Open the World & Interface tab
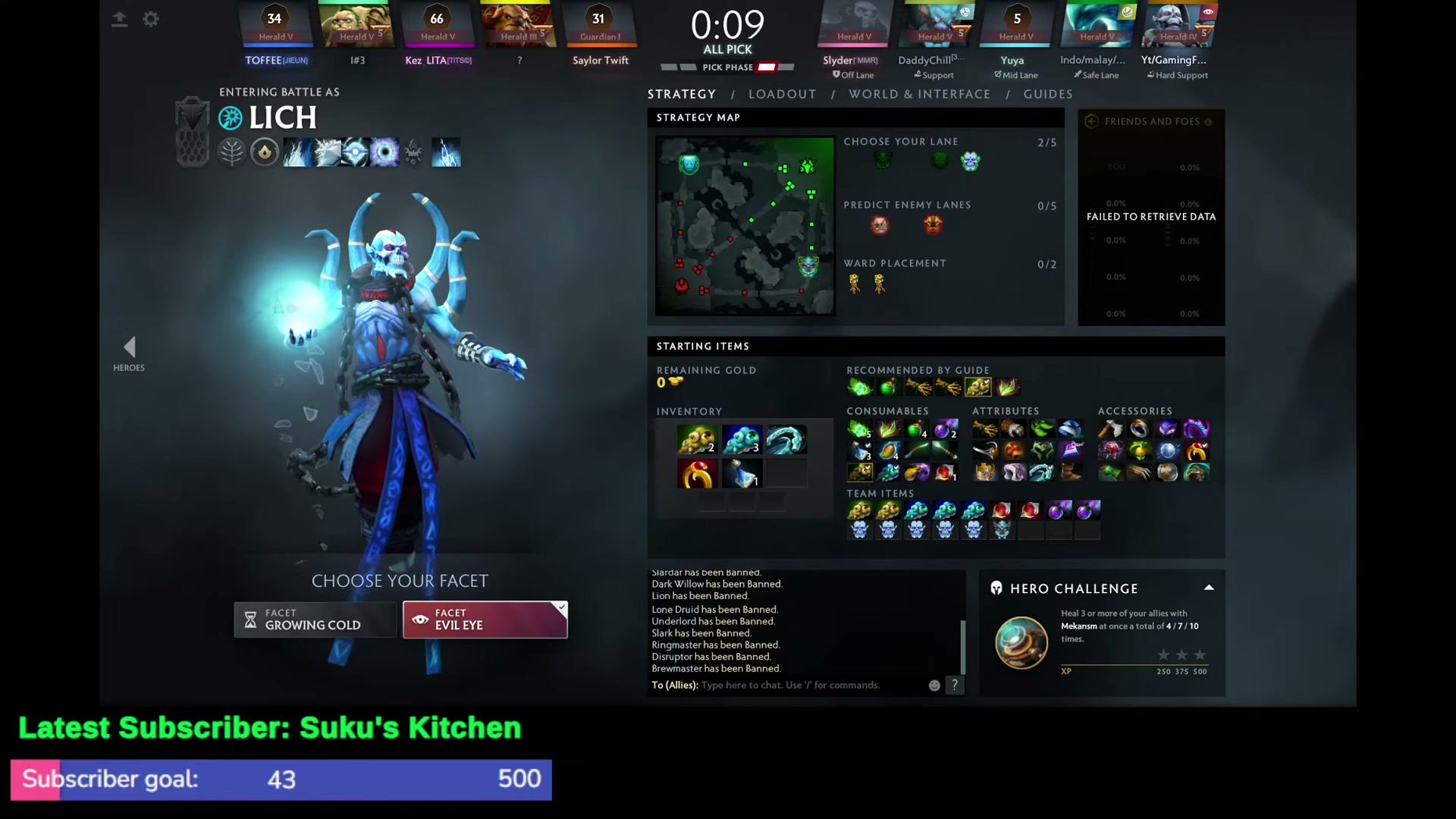The image size is (1456, 819). point(920,93)
